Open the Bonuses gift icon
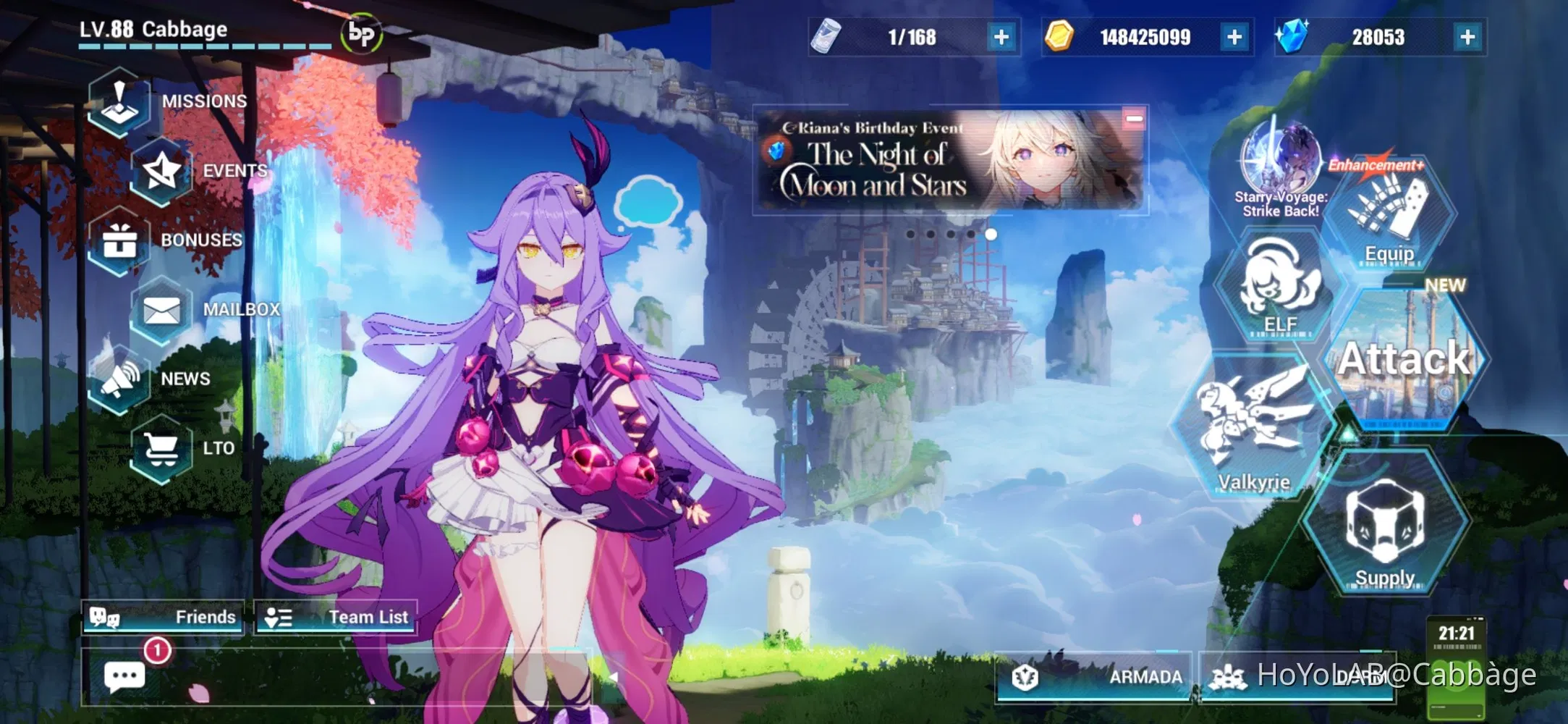Image resolution: width=1568 pixels, height=724 pixels. (119, 239)
